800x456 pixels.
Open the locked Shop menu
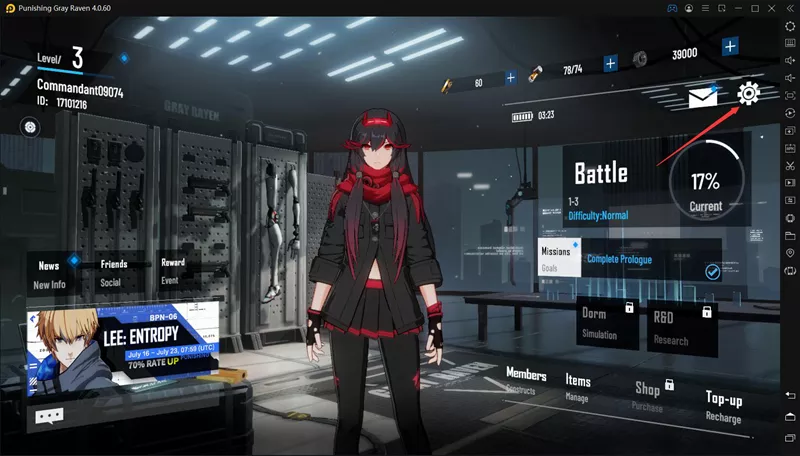tap(648, 394)
